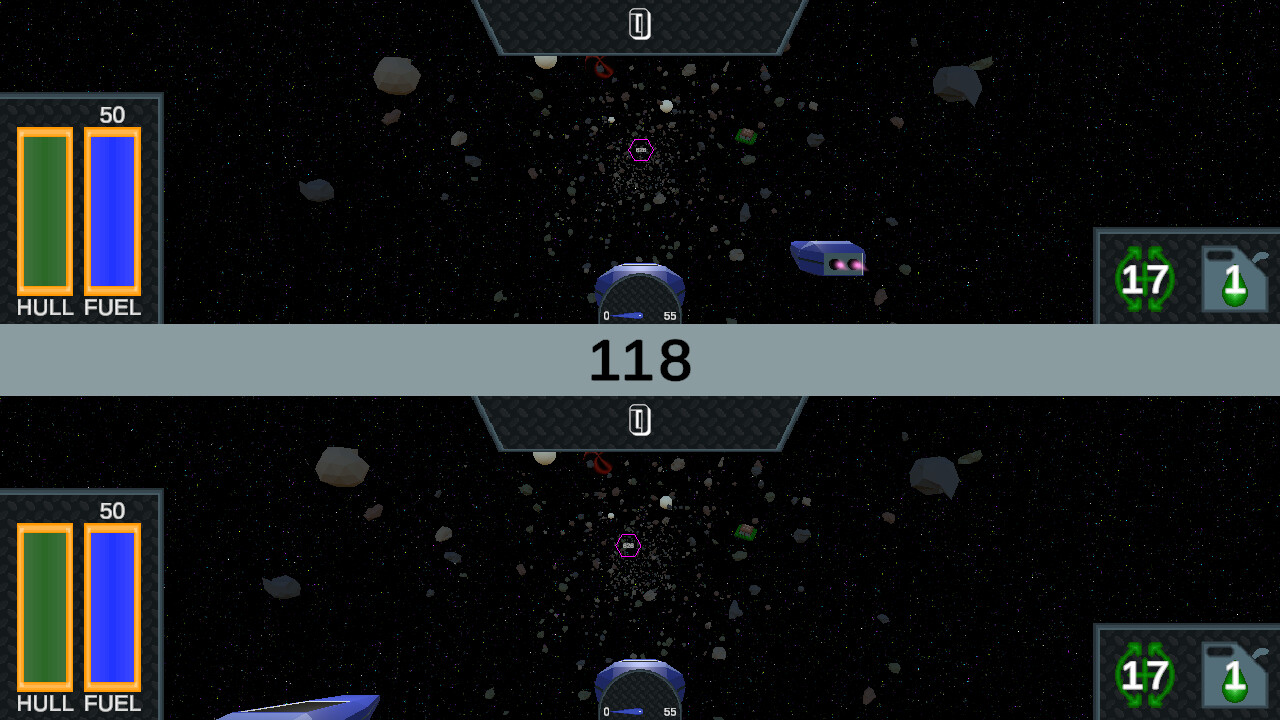Click the green recycle counter icon showing 17
Viewport: 1280px width, 720px height.
point(1143,278)
